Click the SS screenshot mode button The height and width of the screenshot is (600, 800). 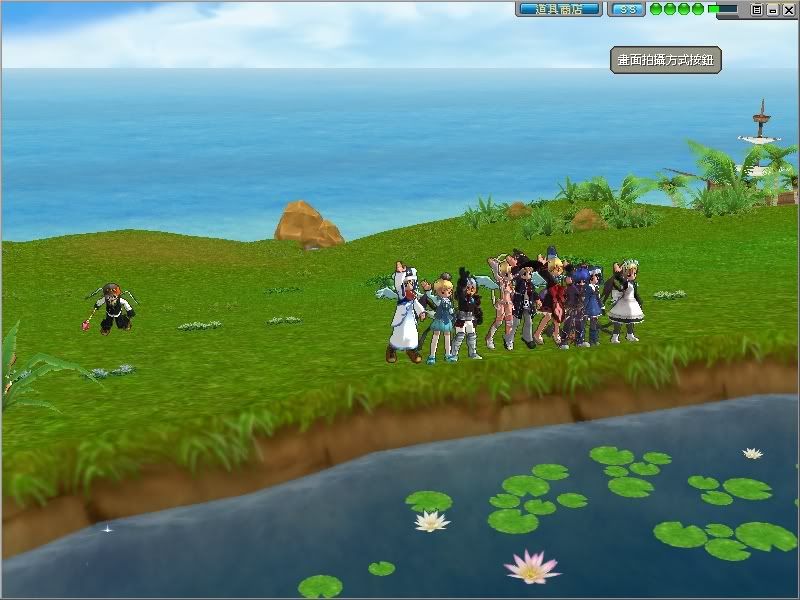coord(626,9)
